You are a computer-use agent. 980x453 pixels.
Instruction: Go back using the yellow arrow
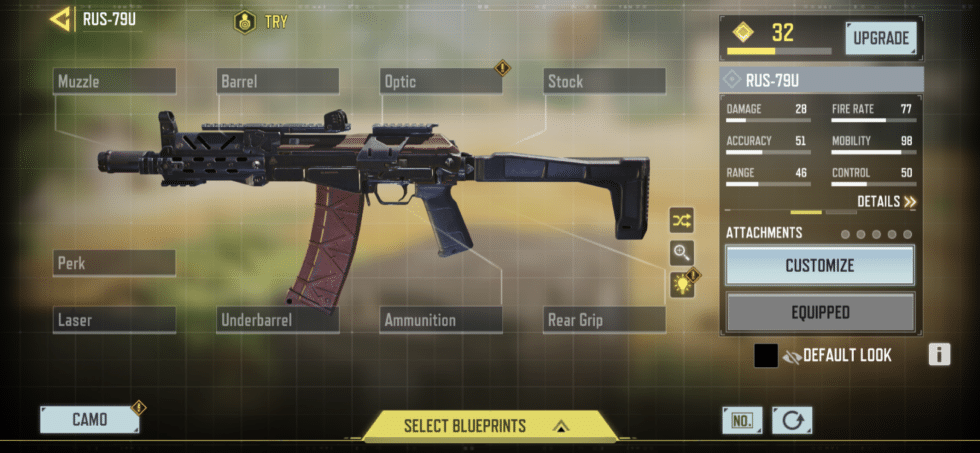[60, 18]
